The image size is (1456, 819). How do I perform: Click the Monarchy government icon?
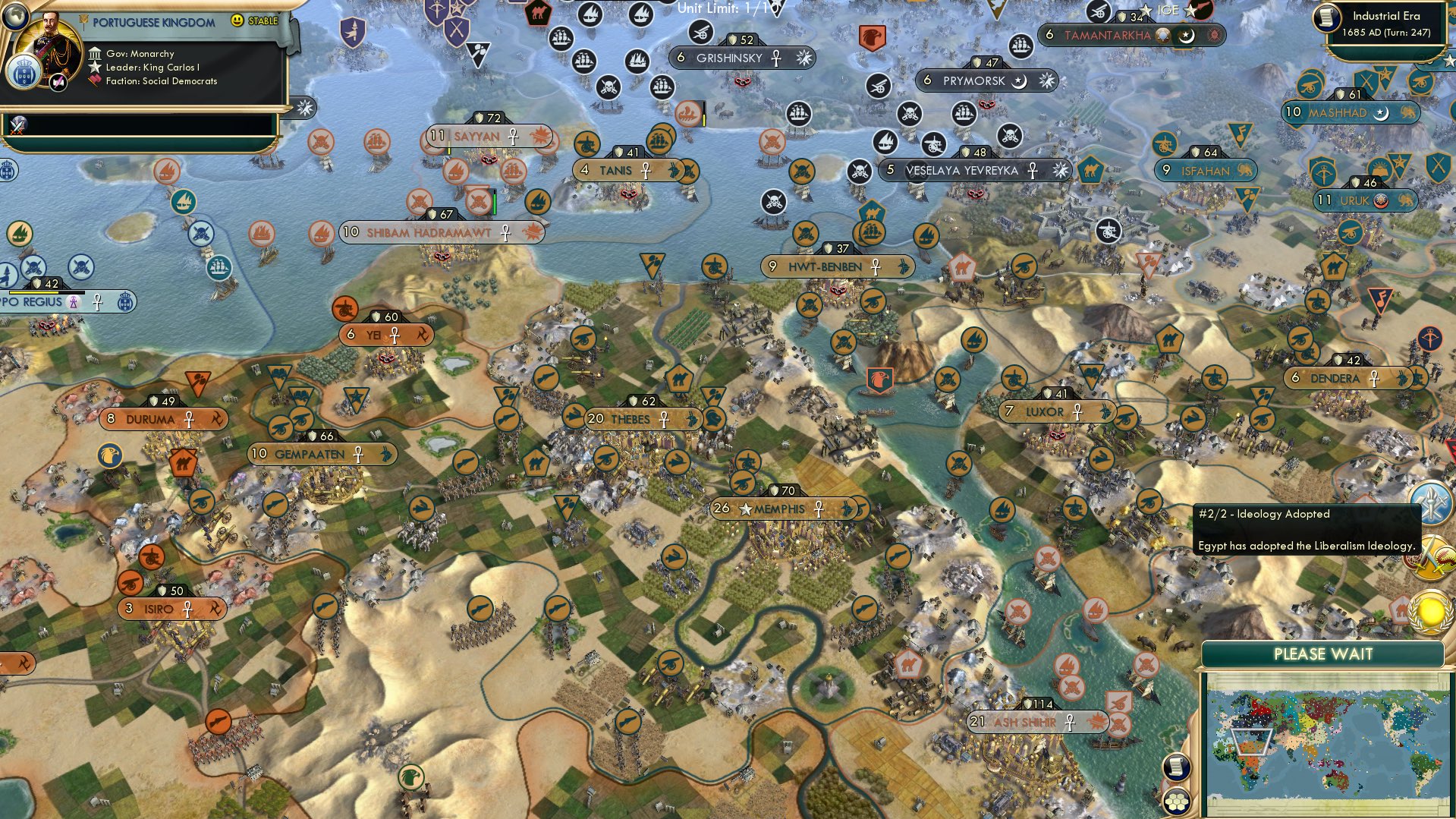96,53
